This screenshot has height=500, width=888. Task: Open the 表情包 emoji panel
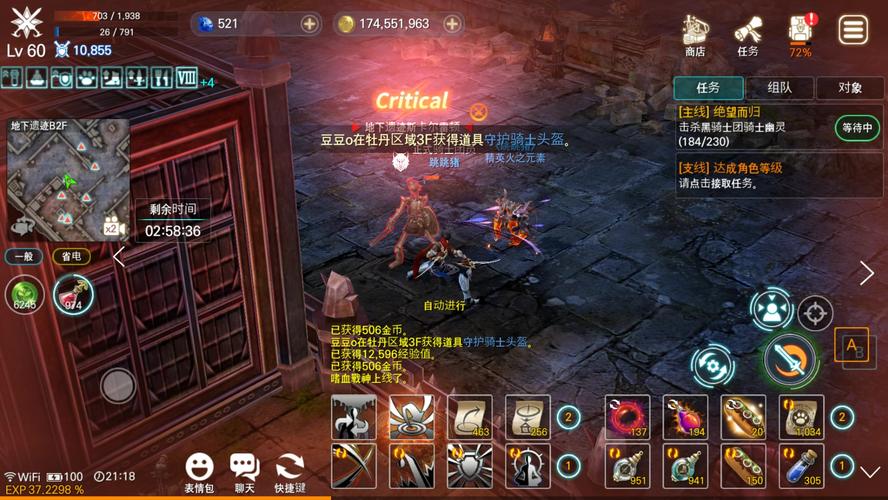[x=199, y=470]
